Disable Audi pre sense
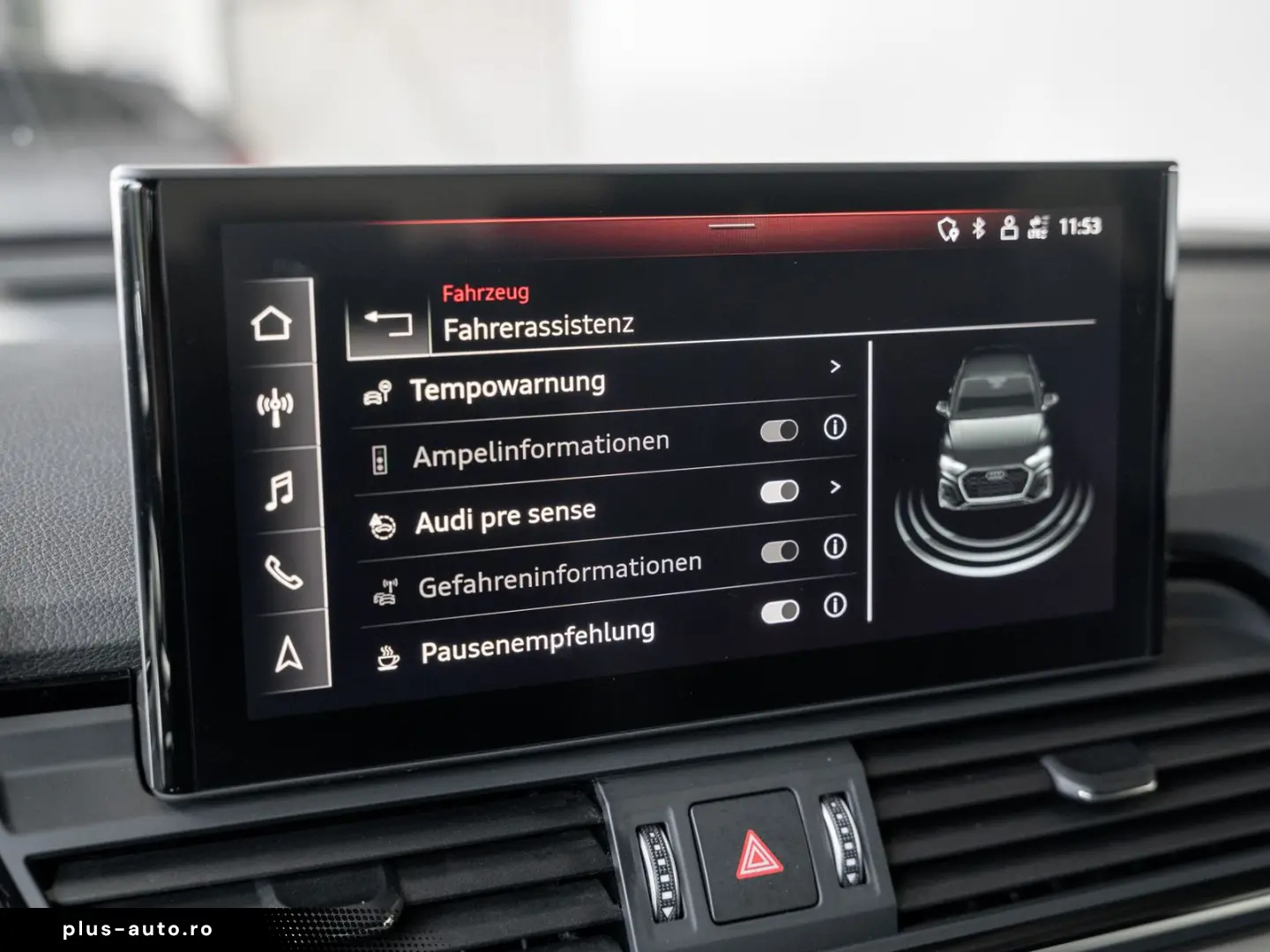The width and height of the screenshot is (1270, 952). point(781,490)
